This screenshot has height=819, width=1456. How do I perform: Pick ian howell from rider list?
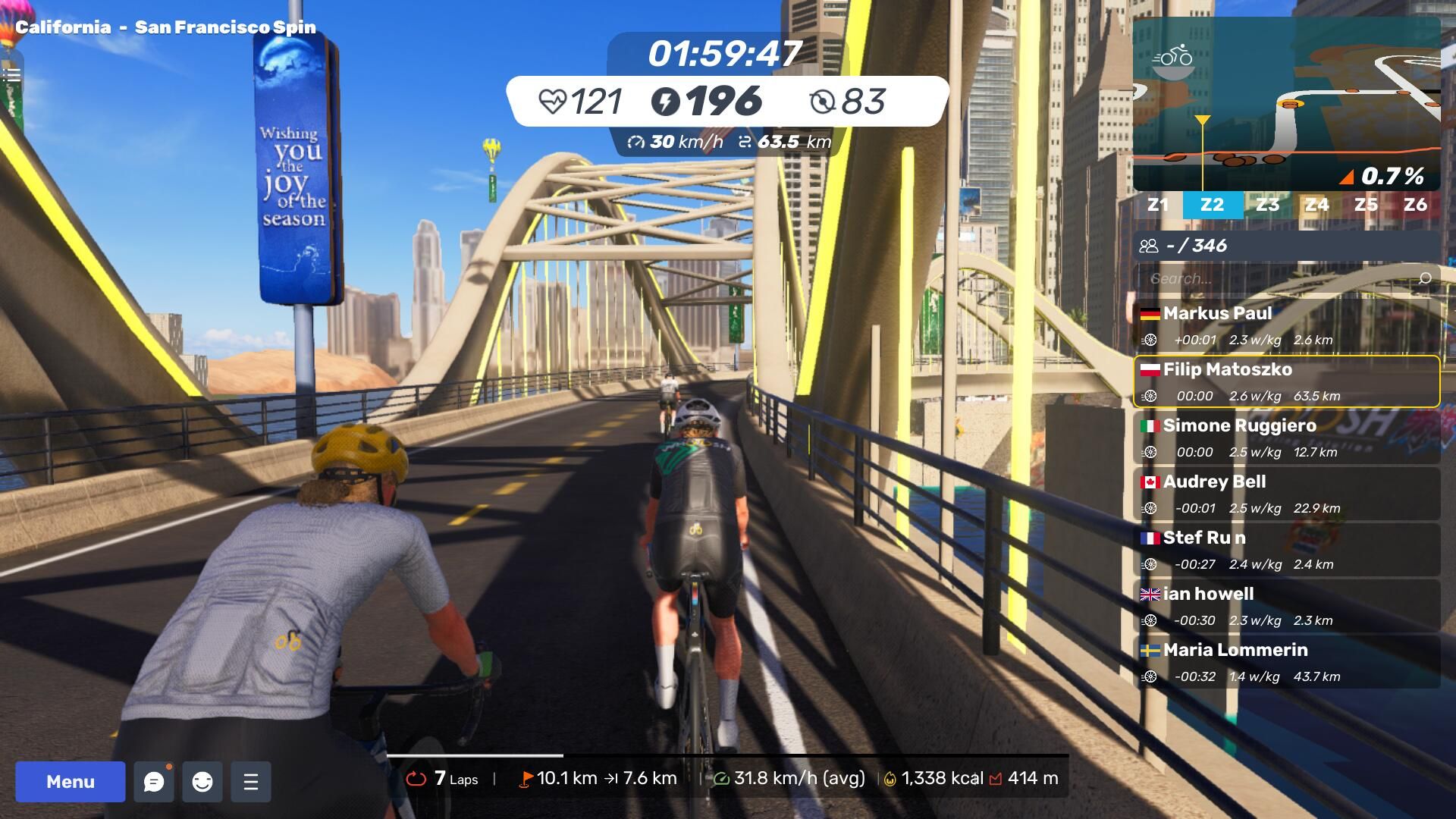[1286, 606]
